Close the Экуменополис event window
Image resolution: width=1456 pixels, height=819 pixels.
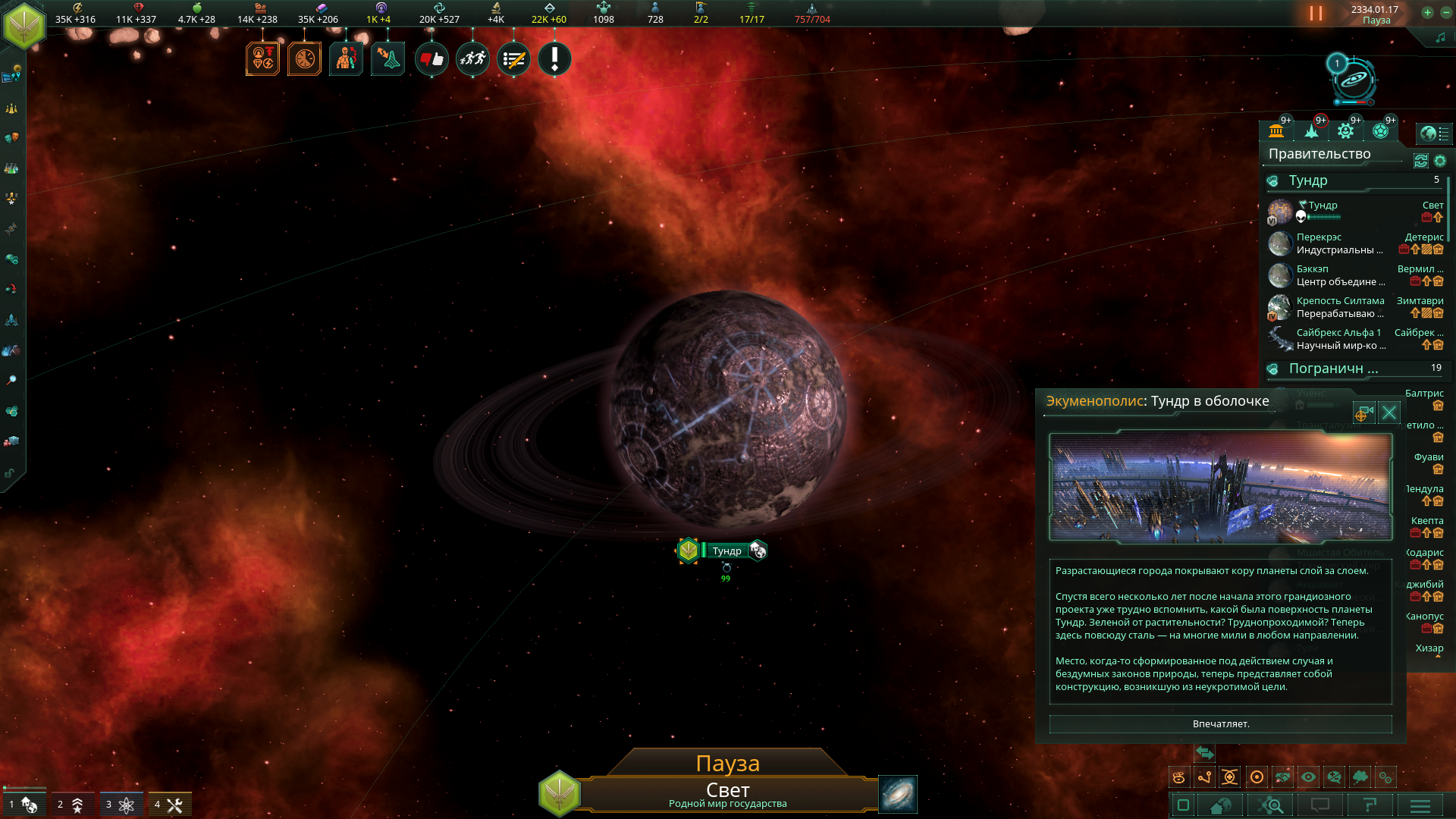pyautogui.click(x=1389, y=413)
